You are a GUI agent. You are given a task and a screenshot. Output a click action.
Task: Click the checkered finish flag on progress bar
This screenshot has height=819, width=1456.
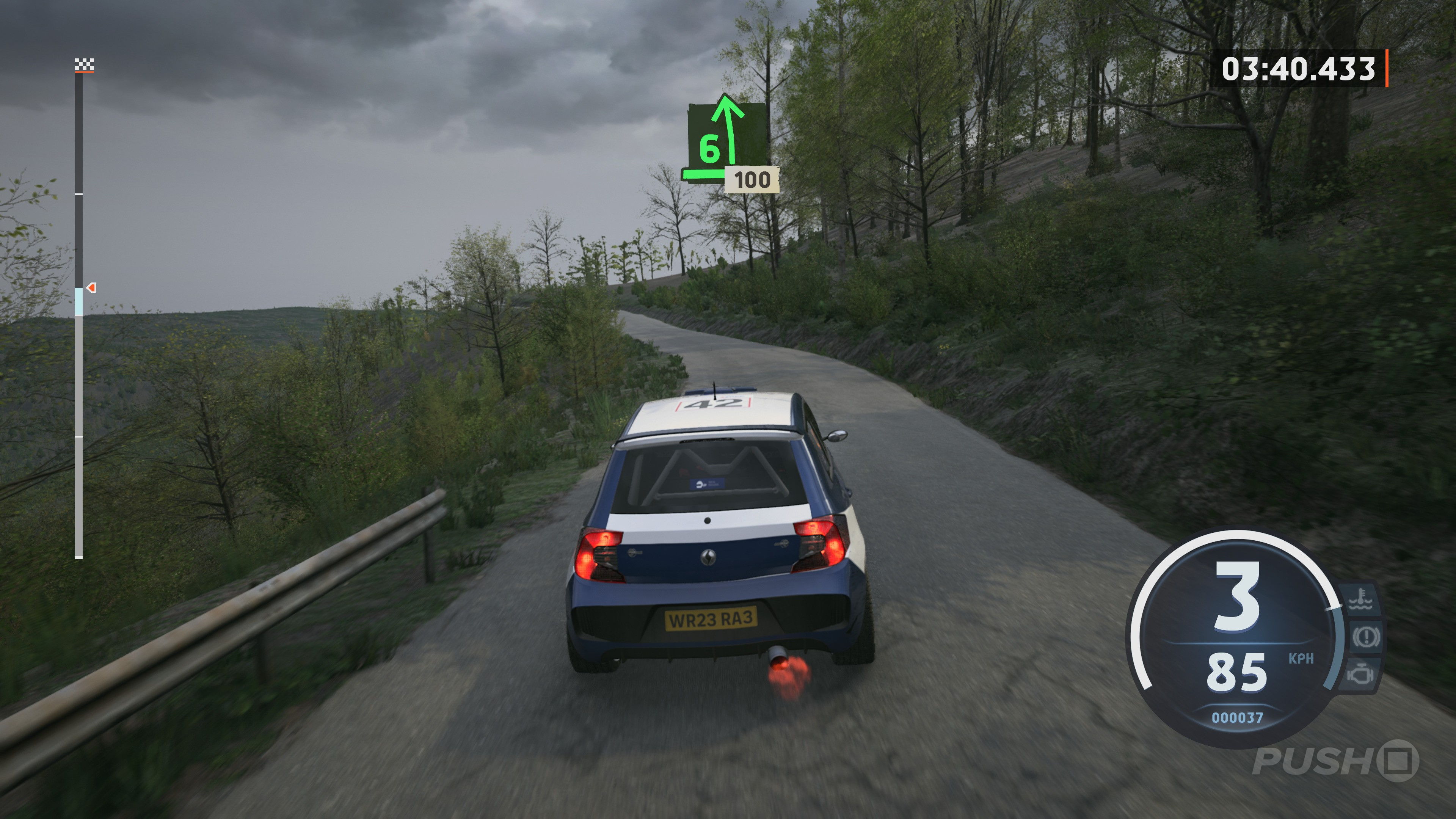click(x=85, y=65)
